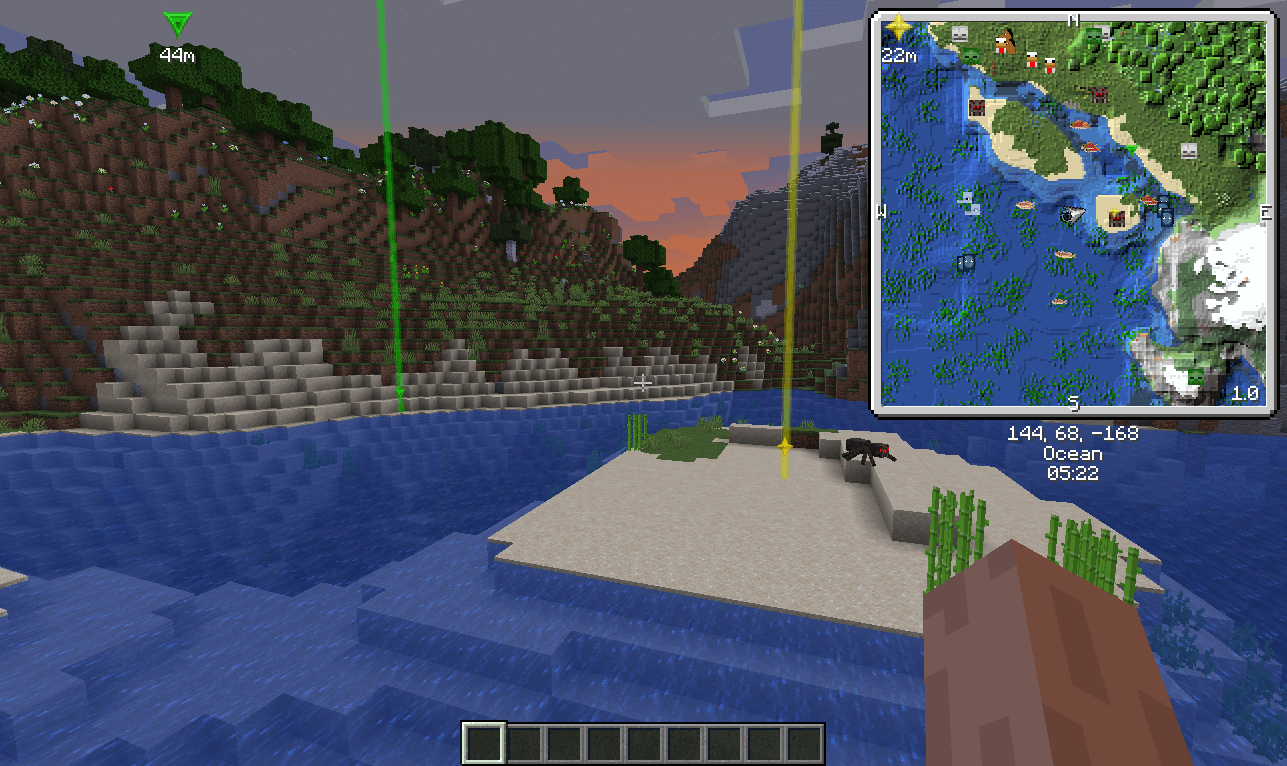
Task: Click the green triangle waypoint on the minimap
Action: coord(1131,150)
